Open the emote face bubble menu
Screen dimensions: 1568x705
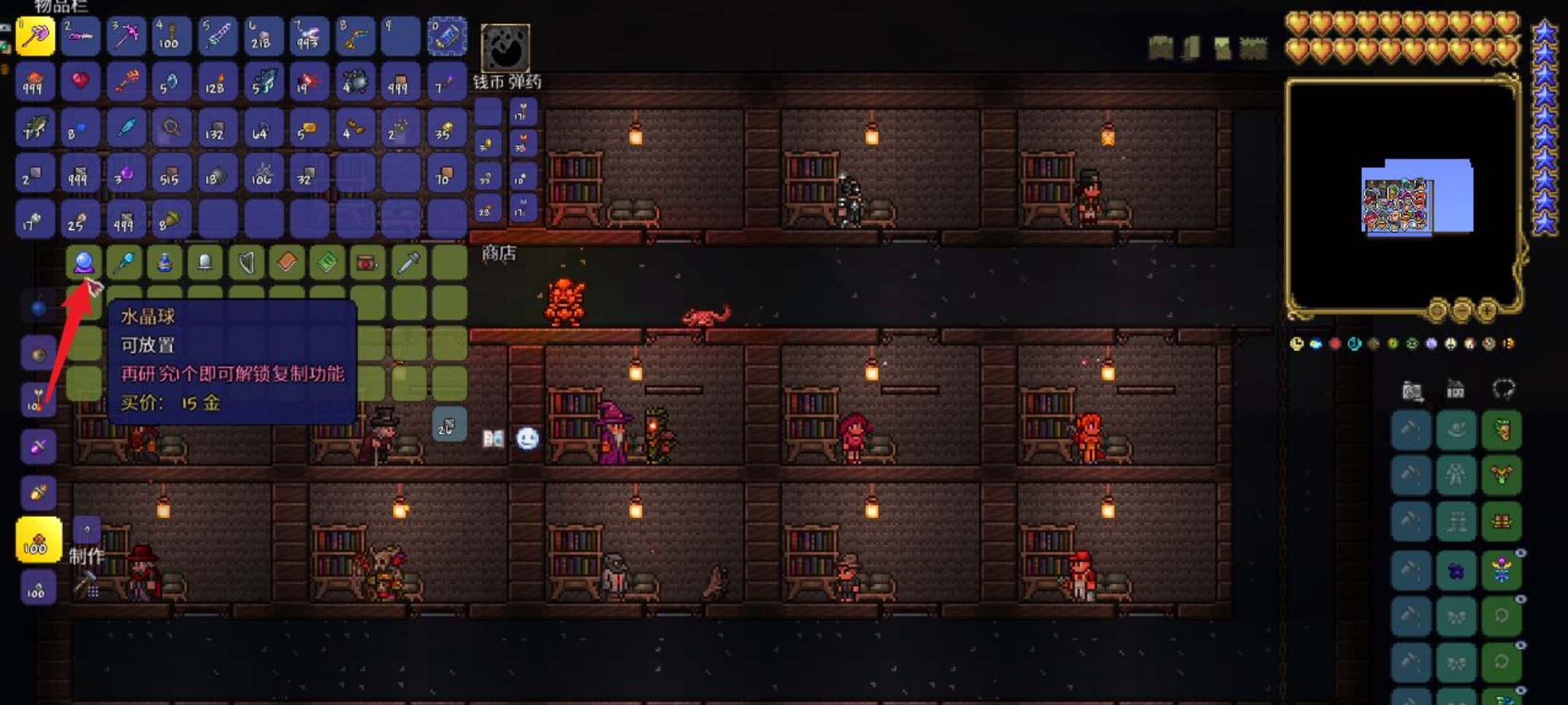527,438
